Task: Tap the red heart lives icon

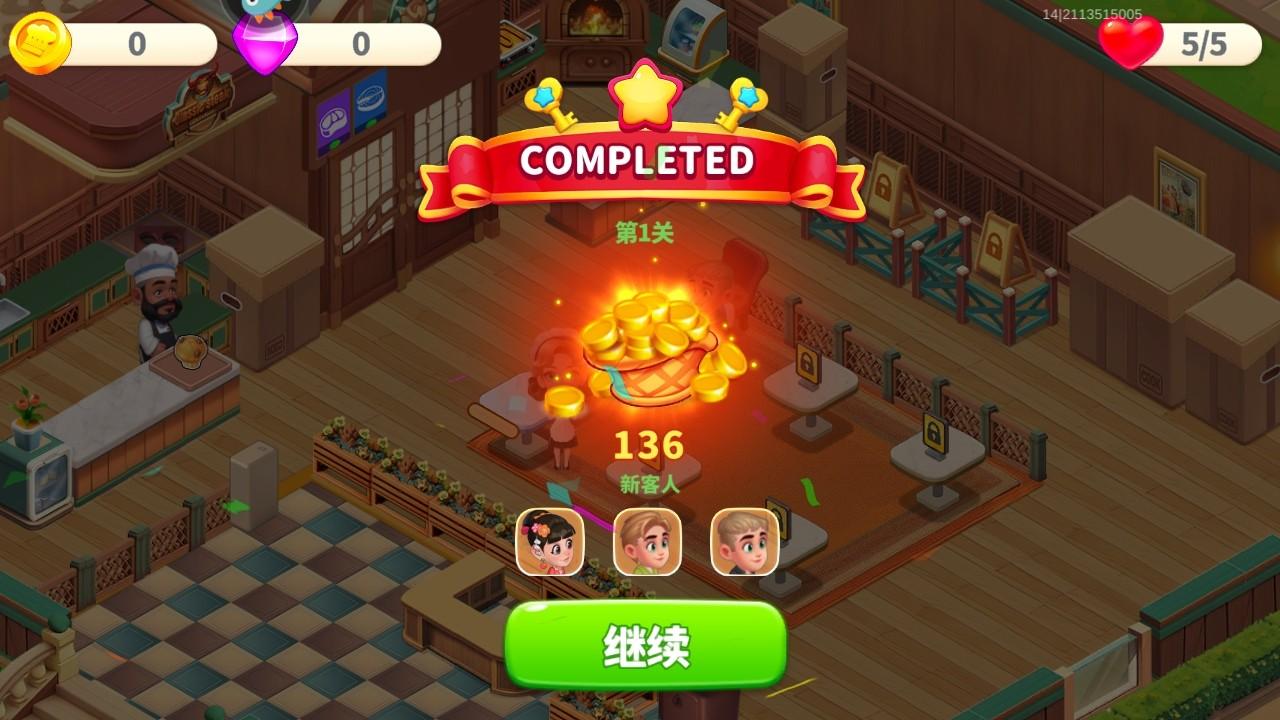Action: 1128,41
